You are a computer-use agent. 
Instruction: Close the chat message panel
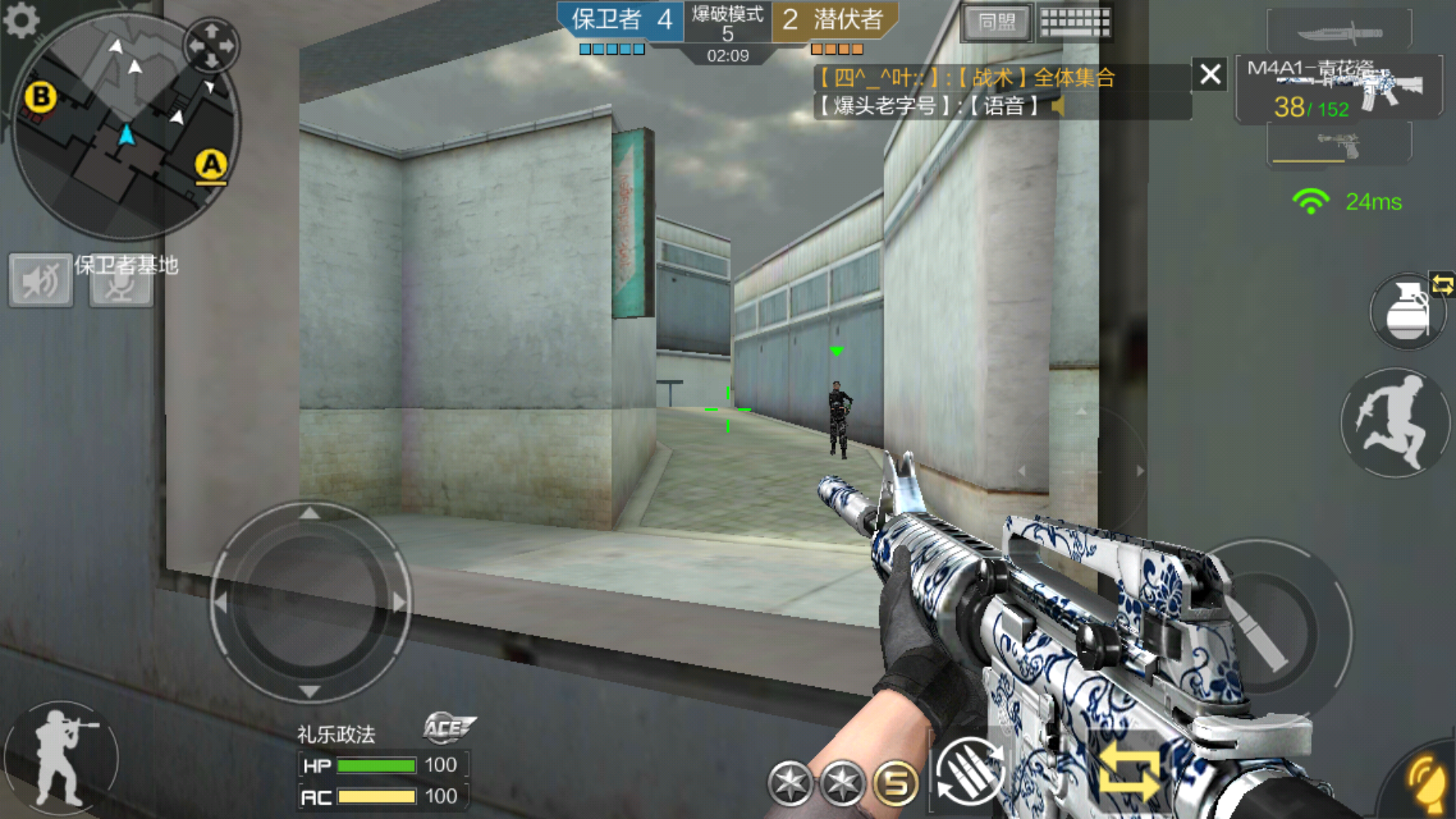click(x=1210, y=74)
